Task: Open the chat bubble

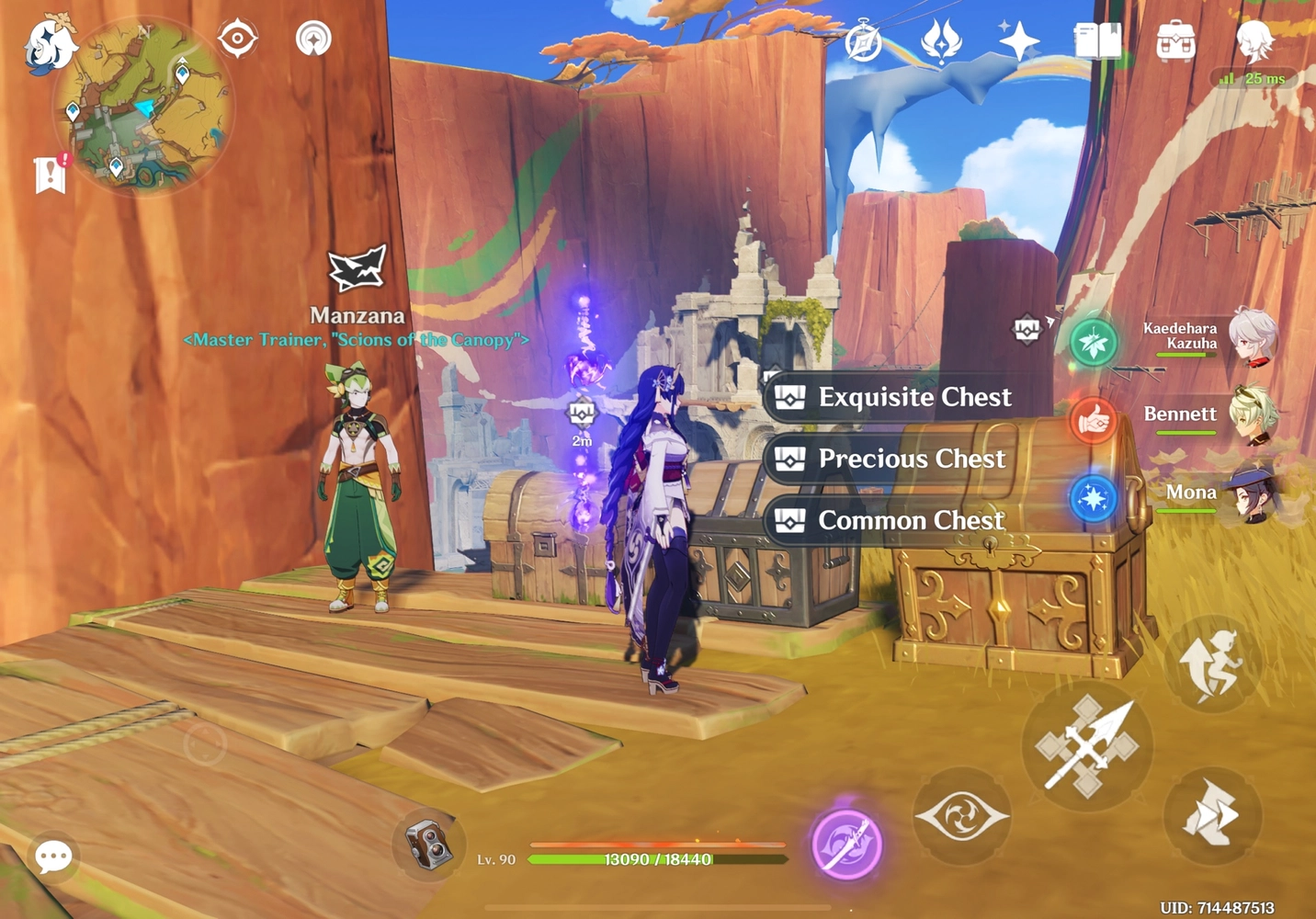Action: coord(52,857)
